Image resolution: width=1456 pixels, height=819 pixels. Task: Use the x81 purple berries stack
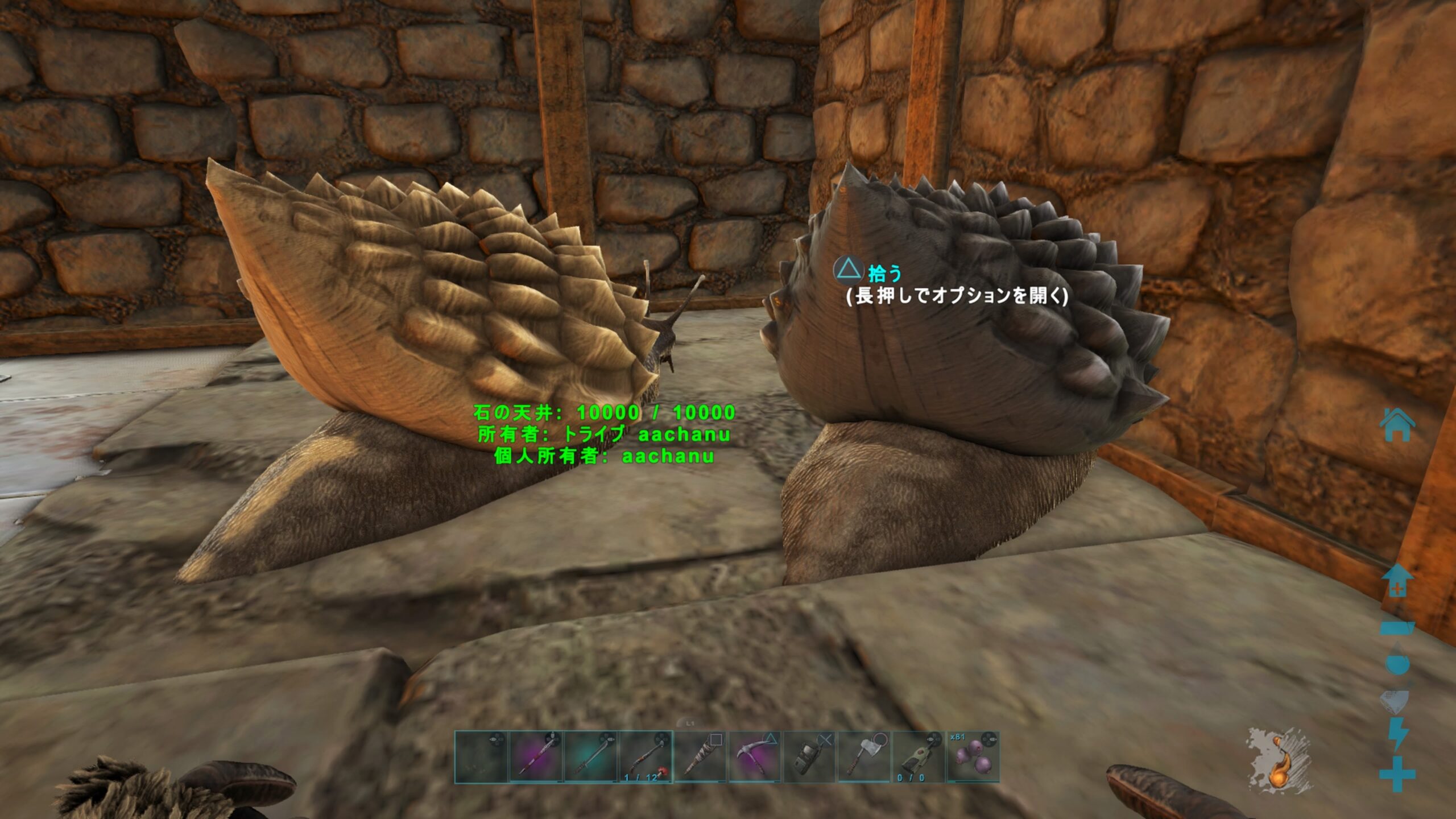click(973, 757)
